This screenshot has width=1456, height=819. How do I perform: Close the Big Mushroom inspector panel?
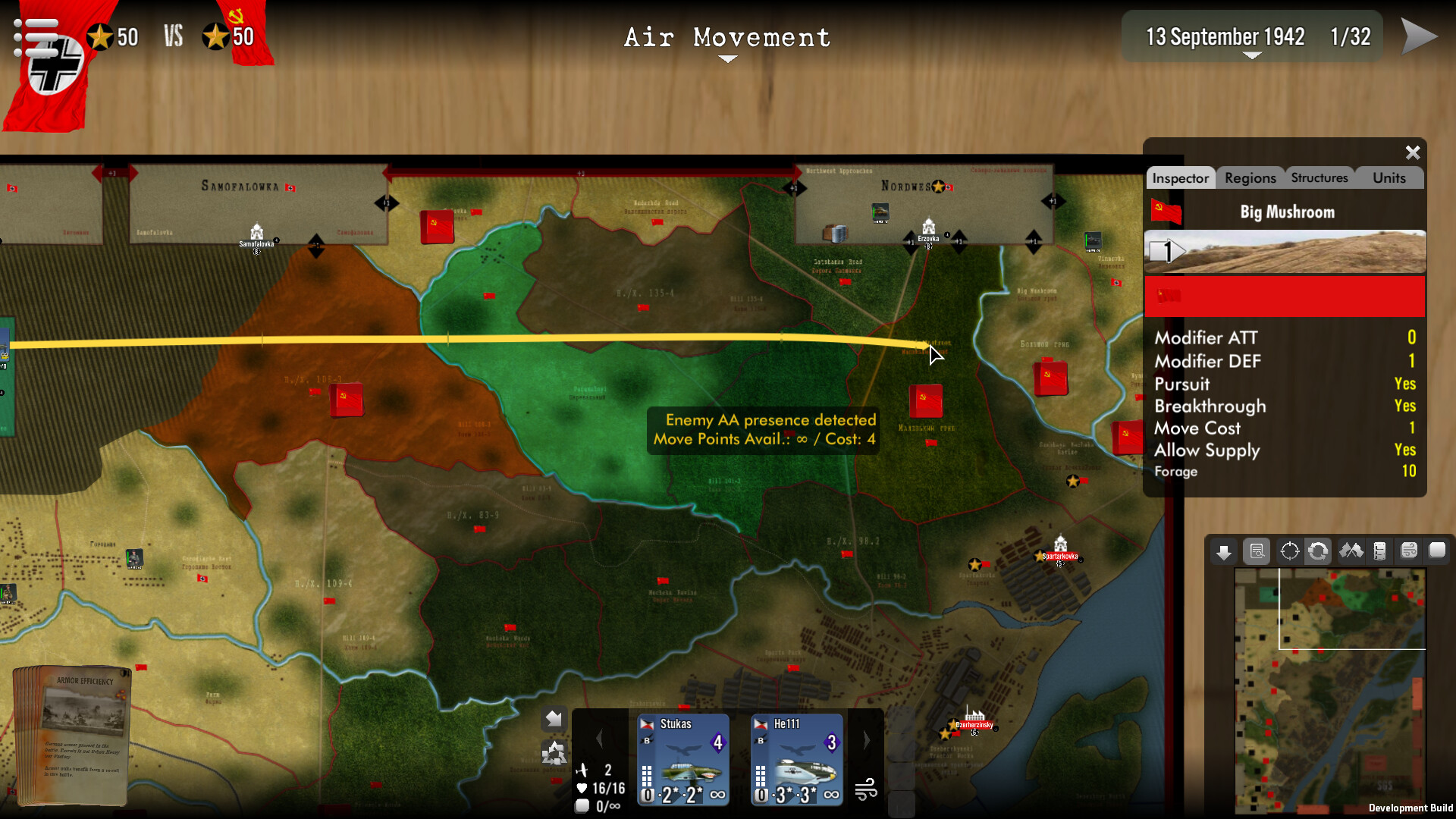click(1412, 152)
